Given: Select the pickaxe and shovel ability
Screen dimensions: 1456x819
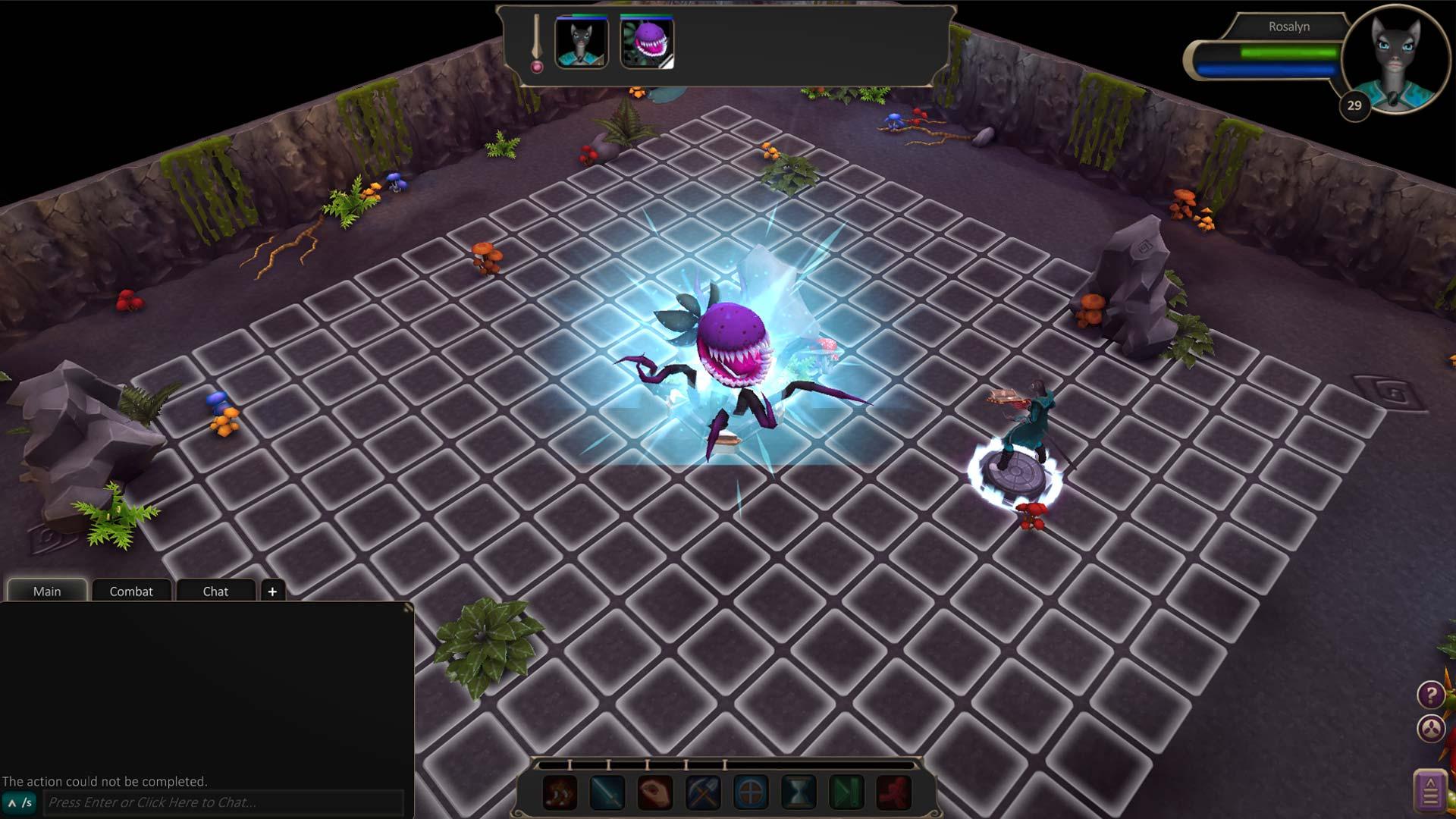Looking at the screenshot, I should (703, 793).
